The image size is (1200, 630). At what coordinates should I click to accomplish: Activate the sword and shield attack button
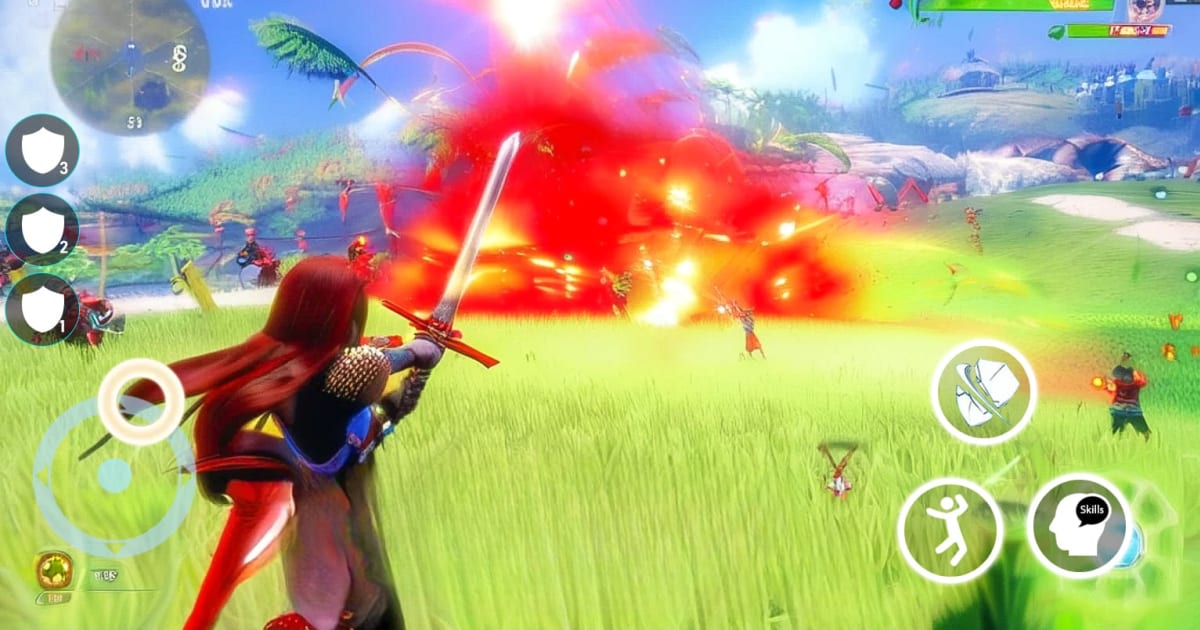click(984, 391)
